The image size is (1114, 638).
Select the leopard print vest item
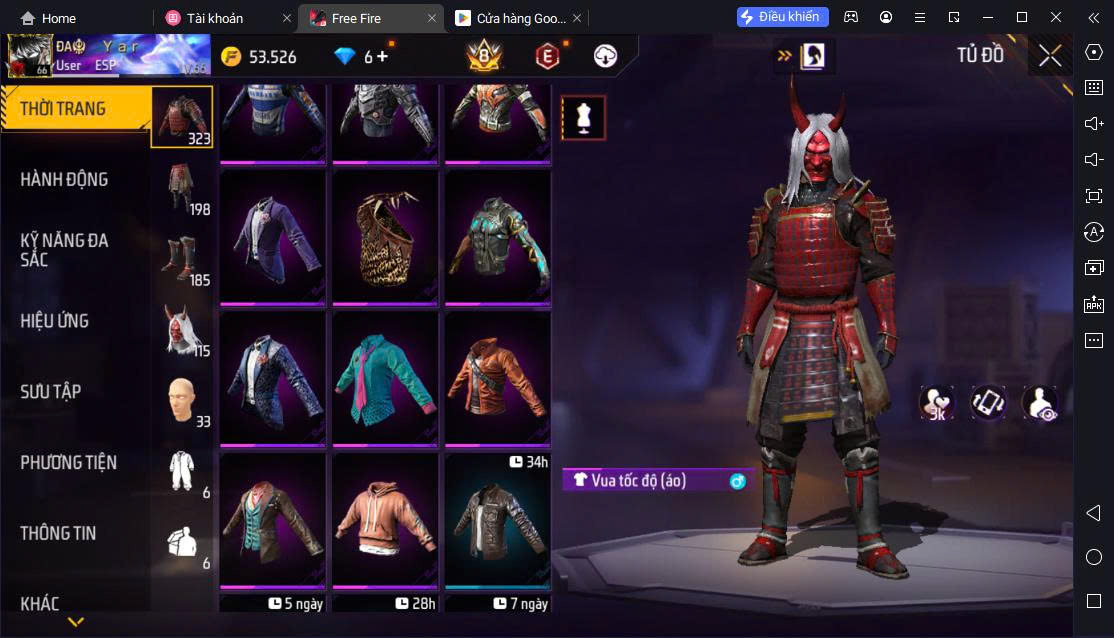click(x=385, y=237)
